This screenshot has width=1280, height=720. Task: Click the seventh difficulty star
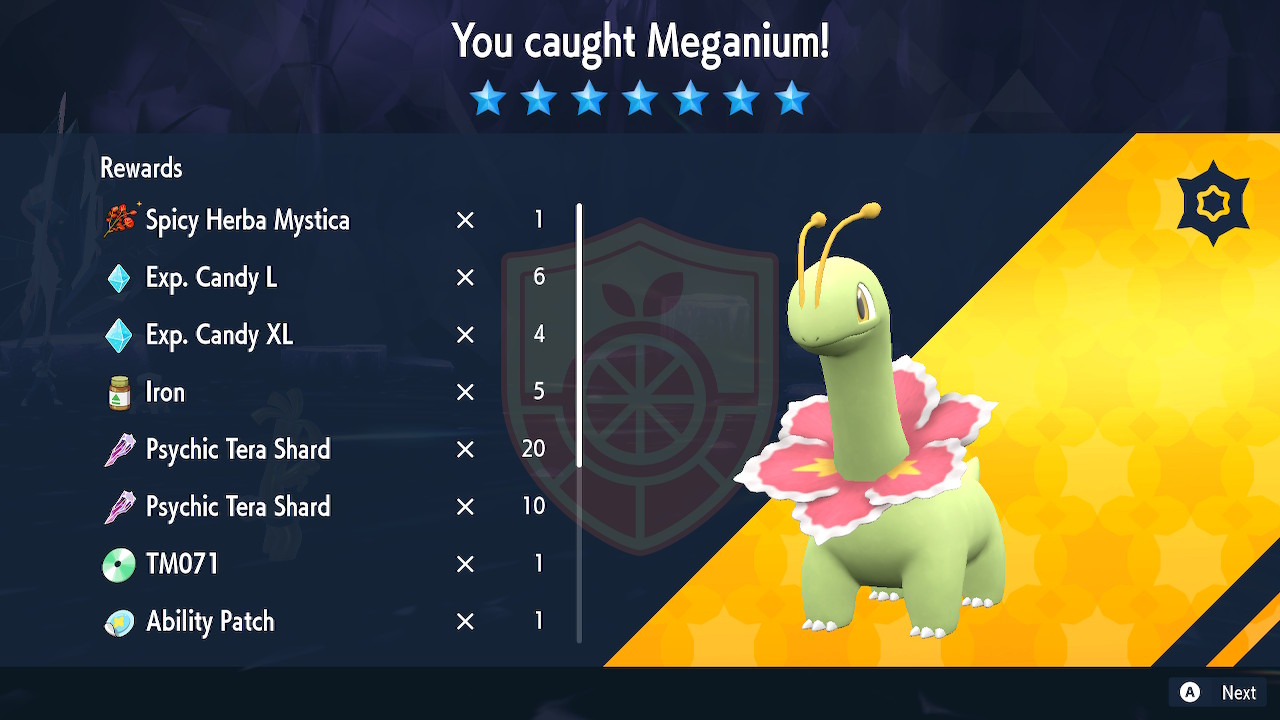point(792,97)
